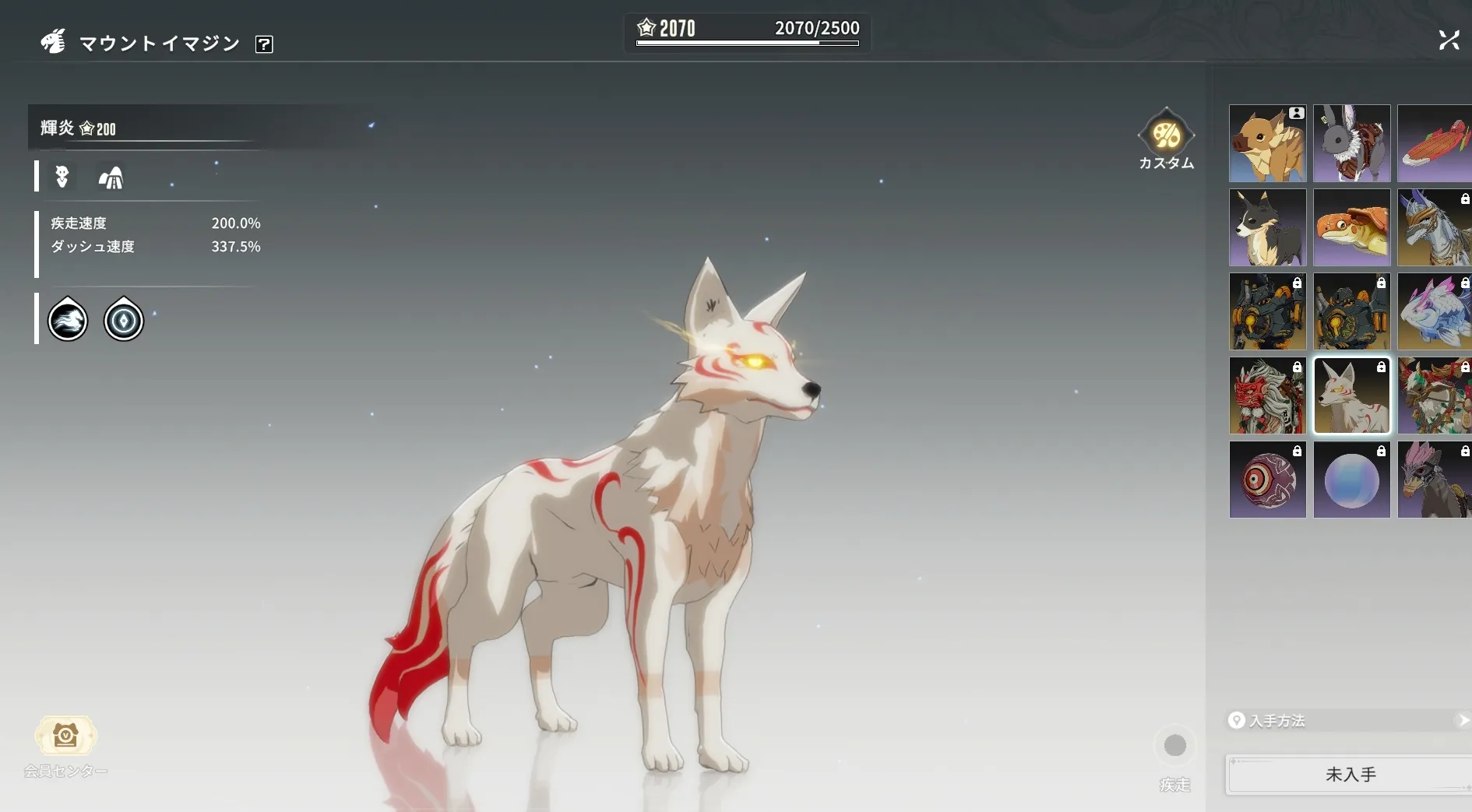This screenshot has width=1472, height=812.
Task: Click the 未入手 button
Action: [x=1350, y=775]
